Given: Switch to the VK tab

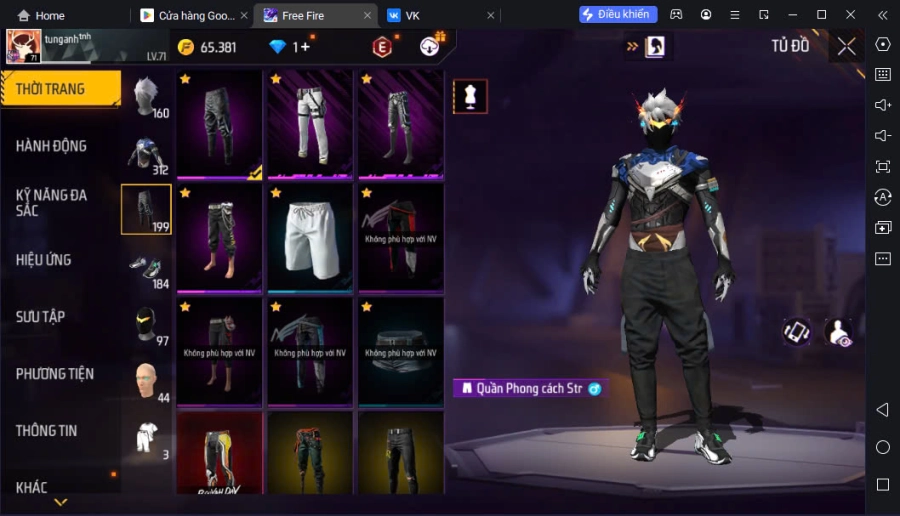Looking at the screenshot, I should (x=412, y=15).
